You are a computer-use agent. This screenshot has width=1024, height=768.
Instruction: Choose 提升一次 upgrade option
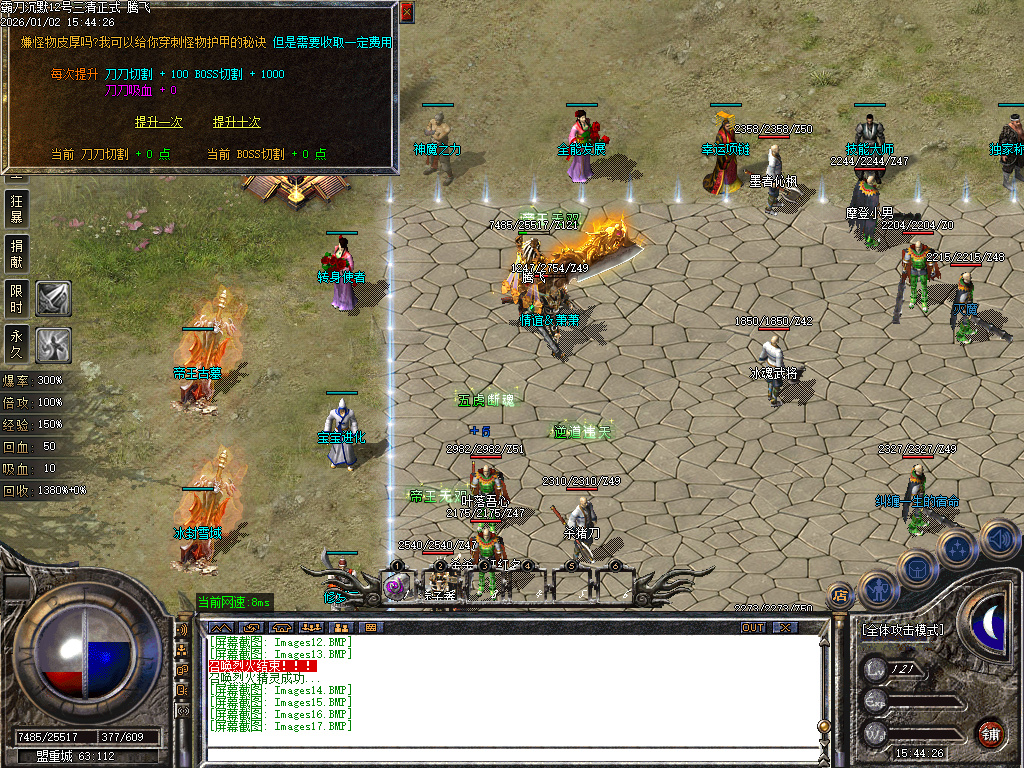click(x=159, y=122)
